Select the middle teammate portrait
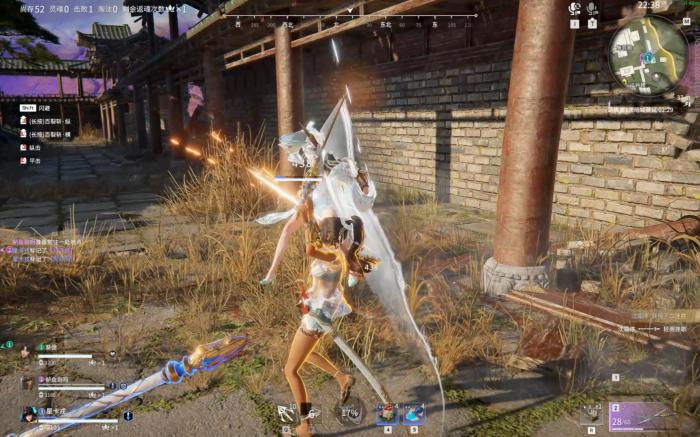 [x=26, y=382]
